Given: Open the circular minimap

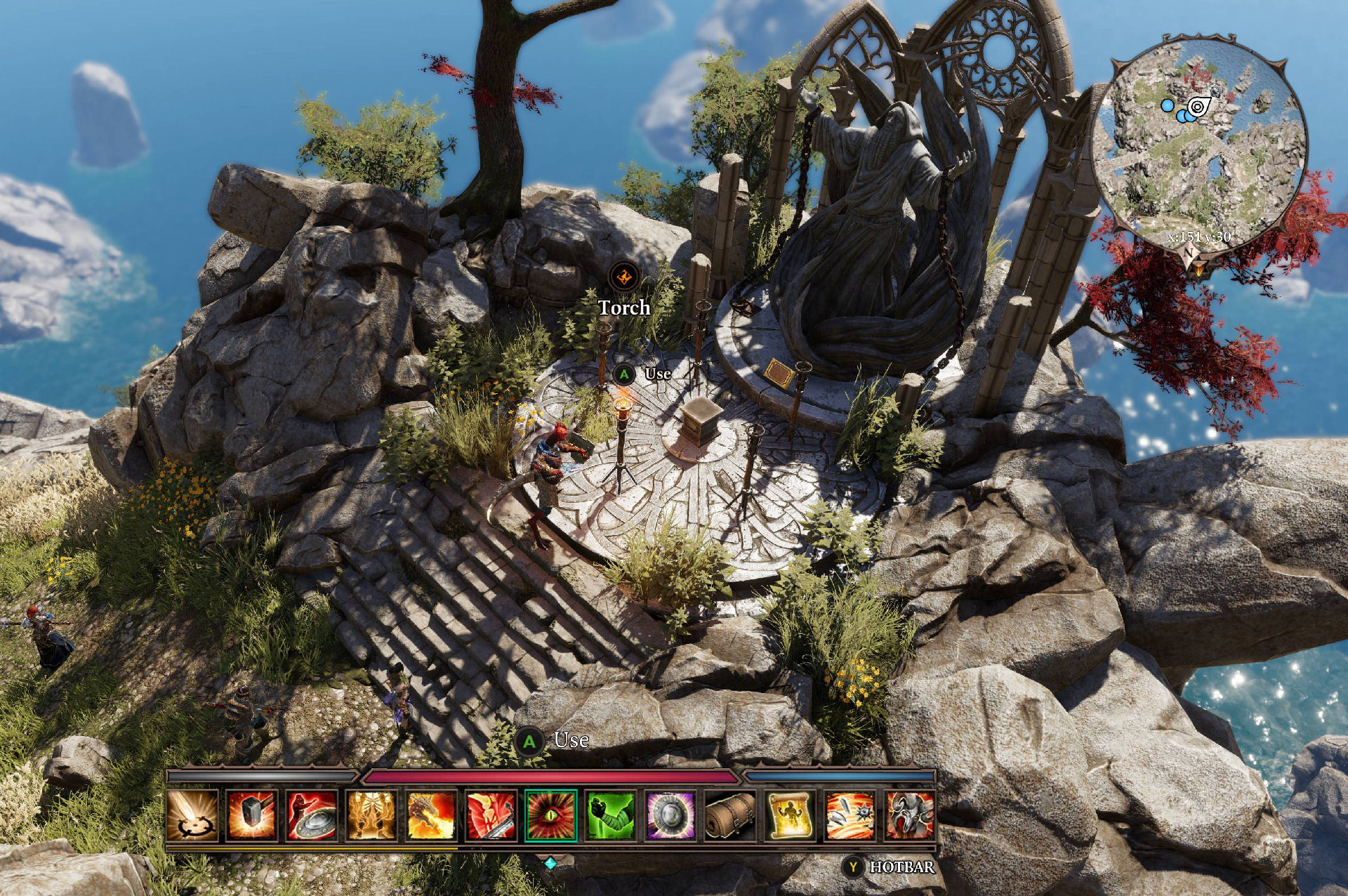Looking at the screenshot, I should coord(1200,140).
